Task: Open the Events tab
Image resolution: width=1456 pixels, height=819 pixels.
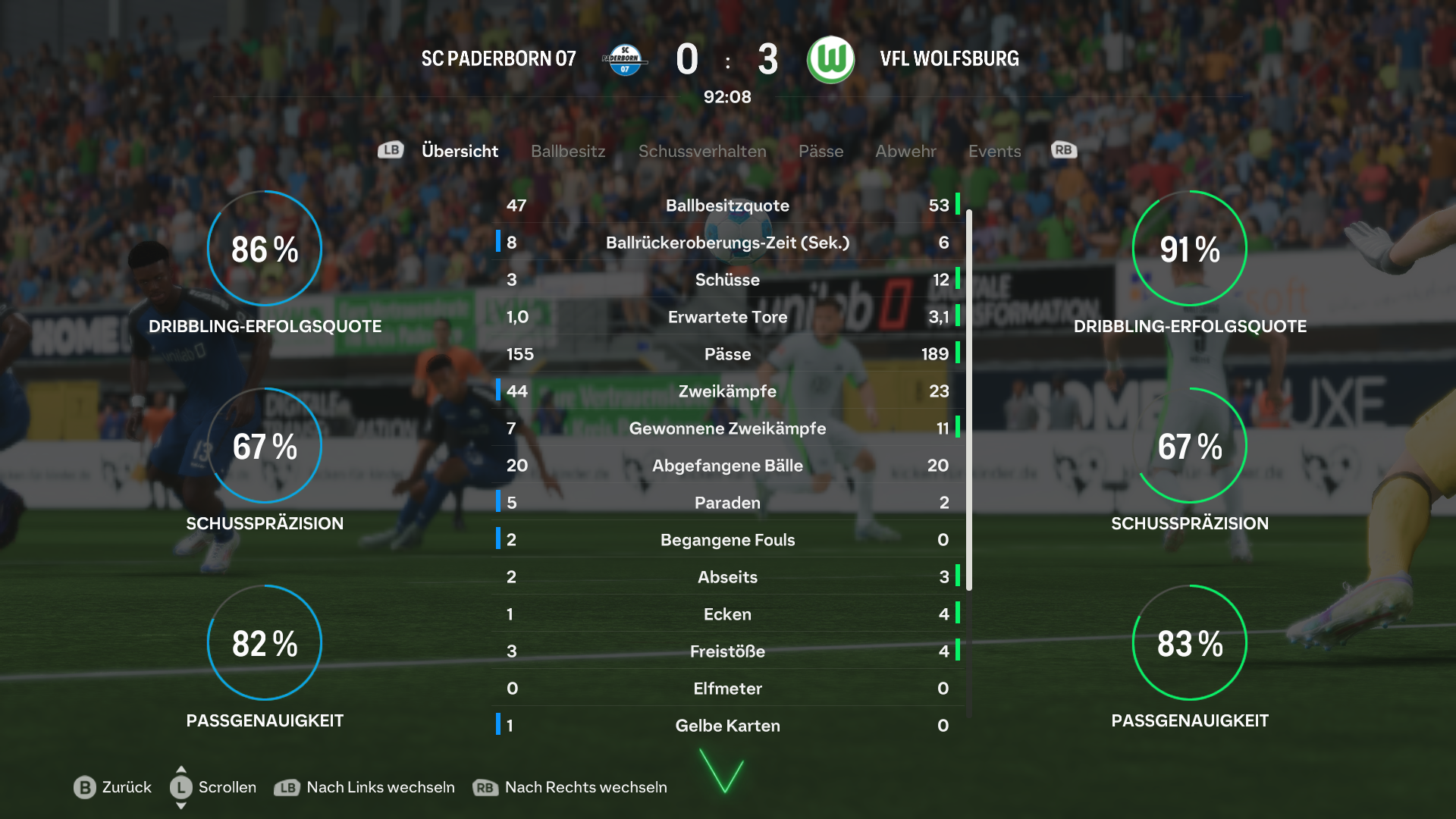Action: [994, 151]
